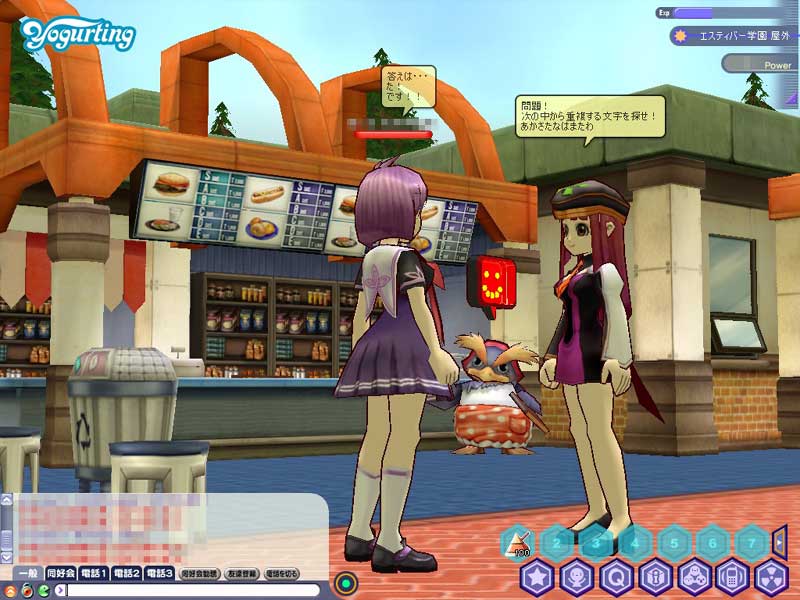800x600 pixels.
Task: Expand the hotbar with the arrow tab
Action: point(780,541)
